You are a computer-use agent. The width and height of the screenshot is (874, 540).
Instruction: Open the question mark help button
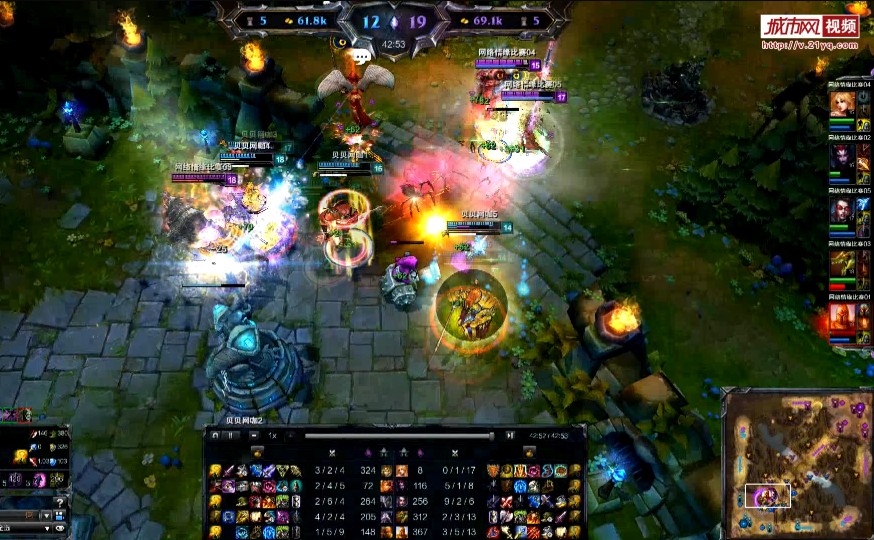[x=62, y=503]
